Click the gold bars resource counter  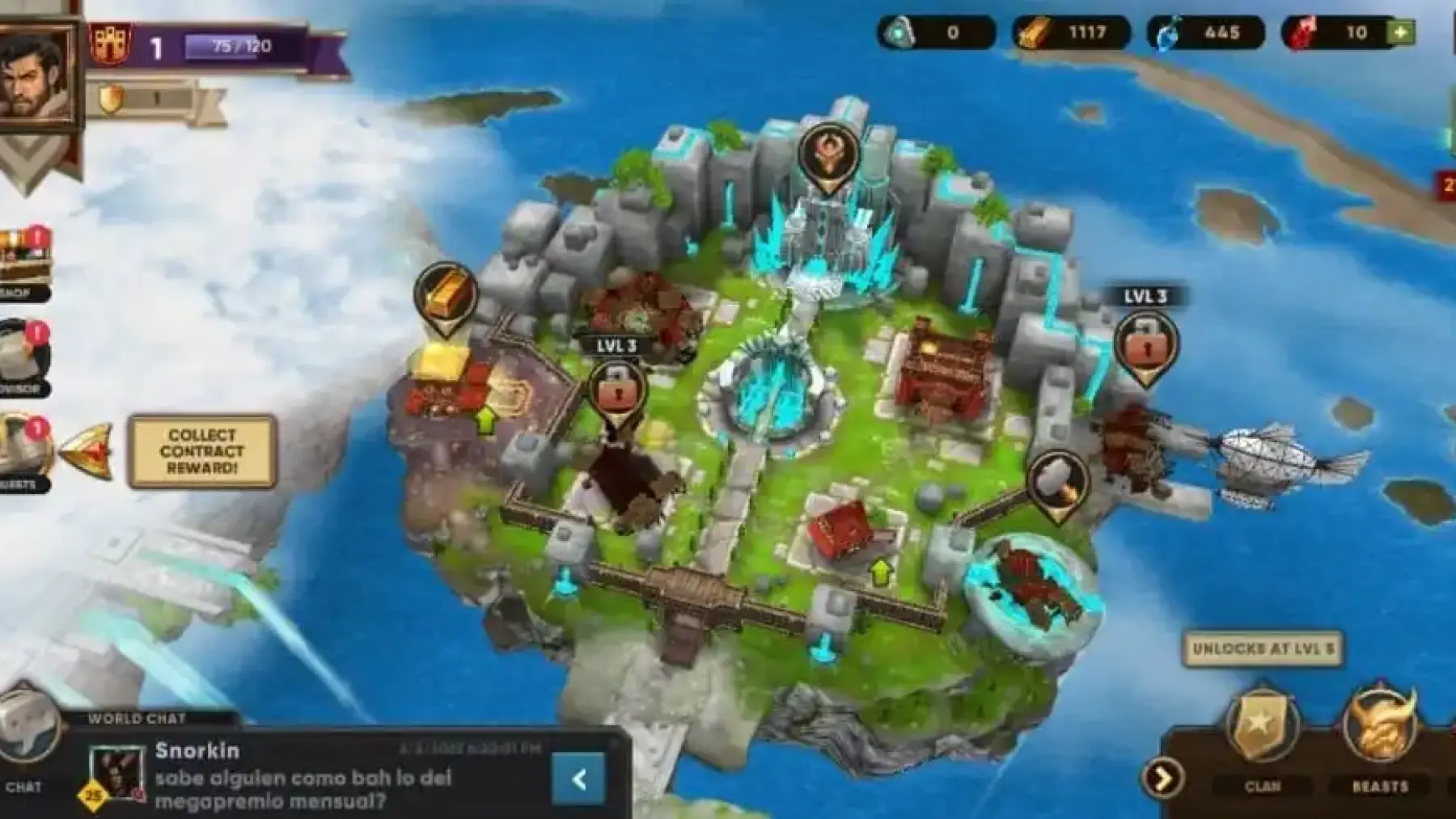click(1070, 33)
